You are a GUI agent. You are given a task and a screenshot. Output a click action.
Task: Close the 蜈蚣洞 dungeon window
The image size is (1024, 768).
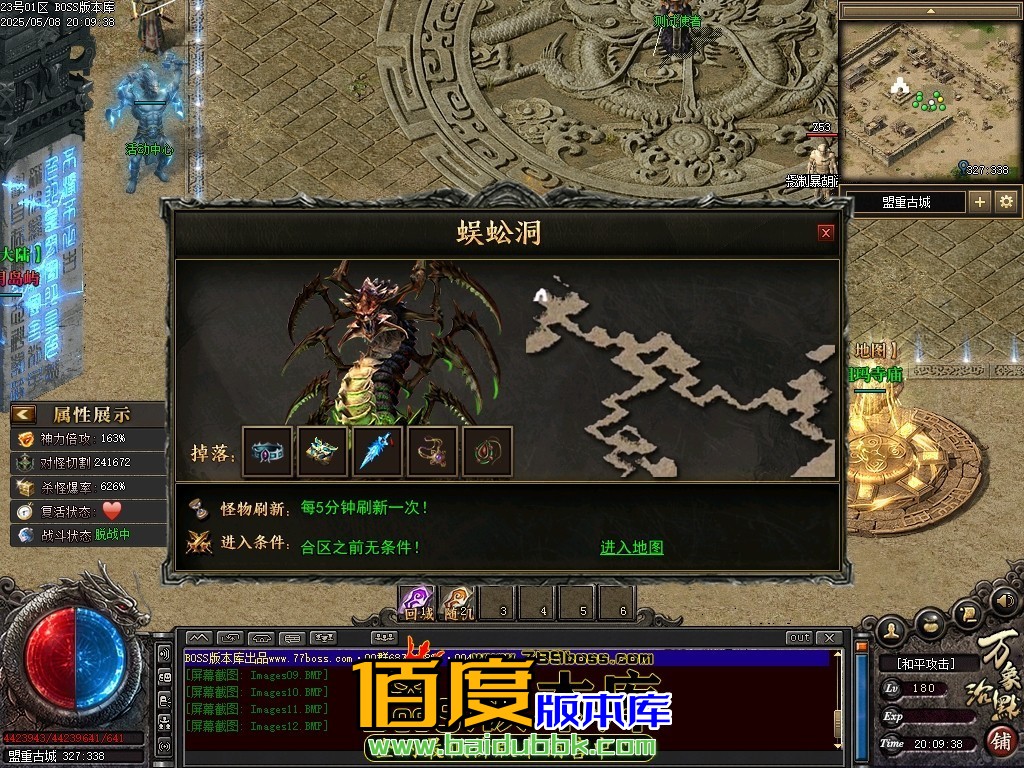pyautogui.click(x=826, y=233)
